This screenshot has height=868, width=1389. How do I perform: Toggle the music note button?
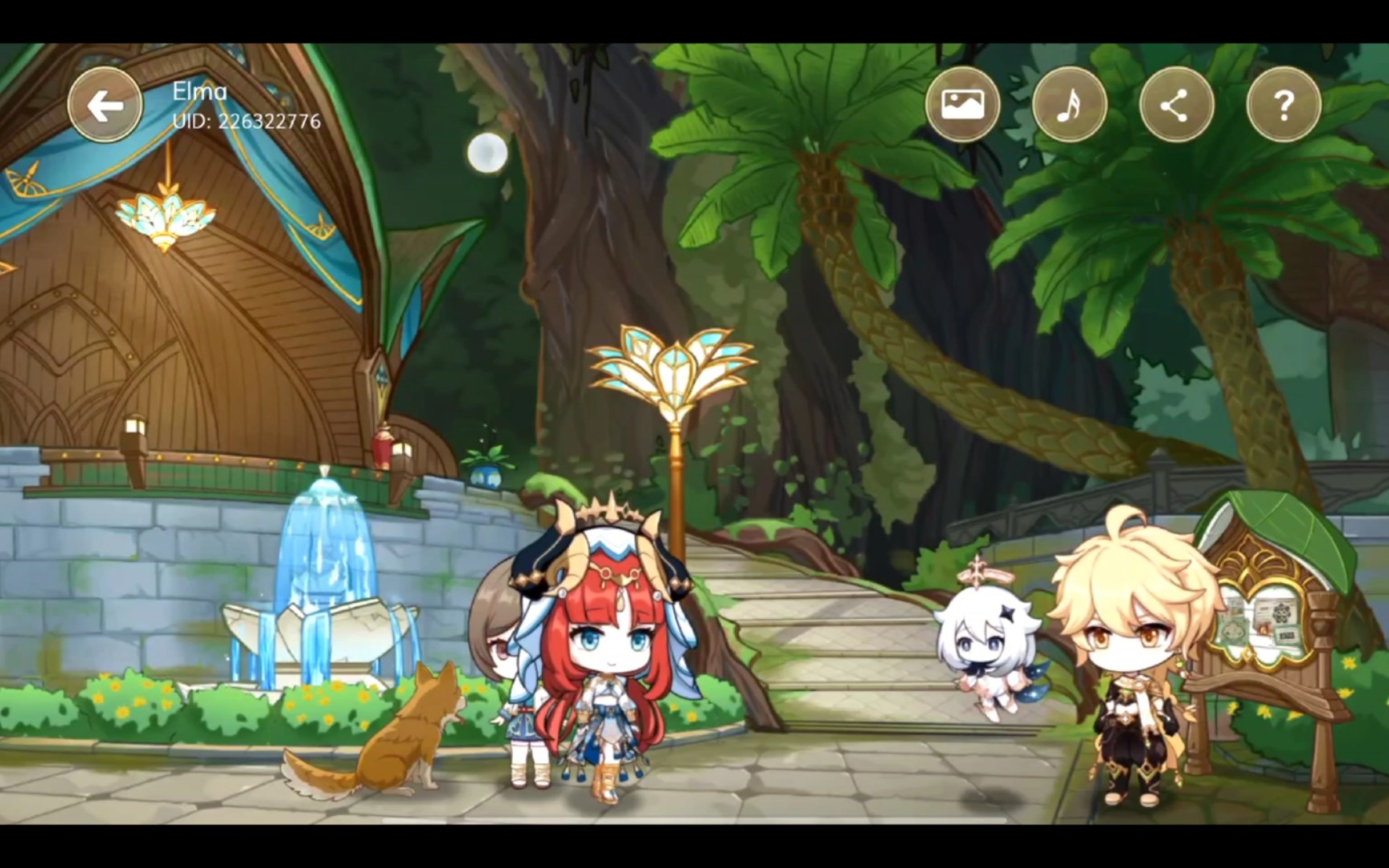[x=1069, y=104]
